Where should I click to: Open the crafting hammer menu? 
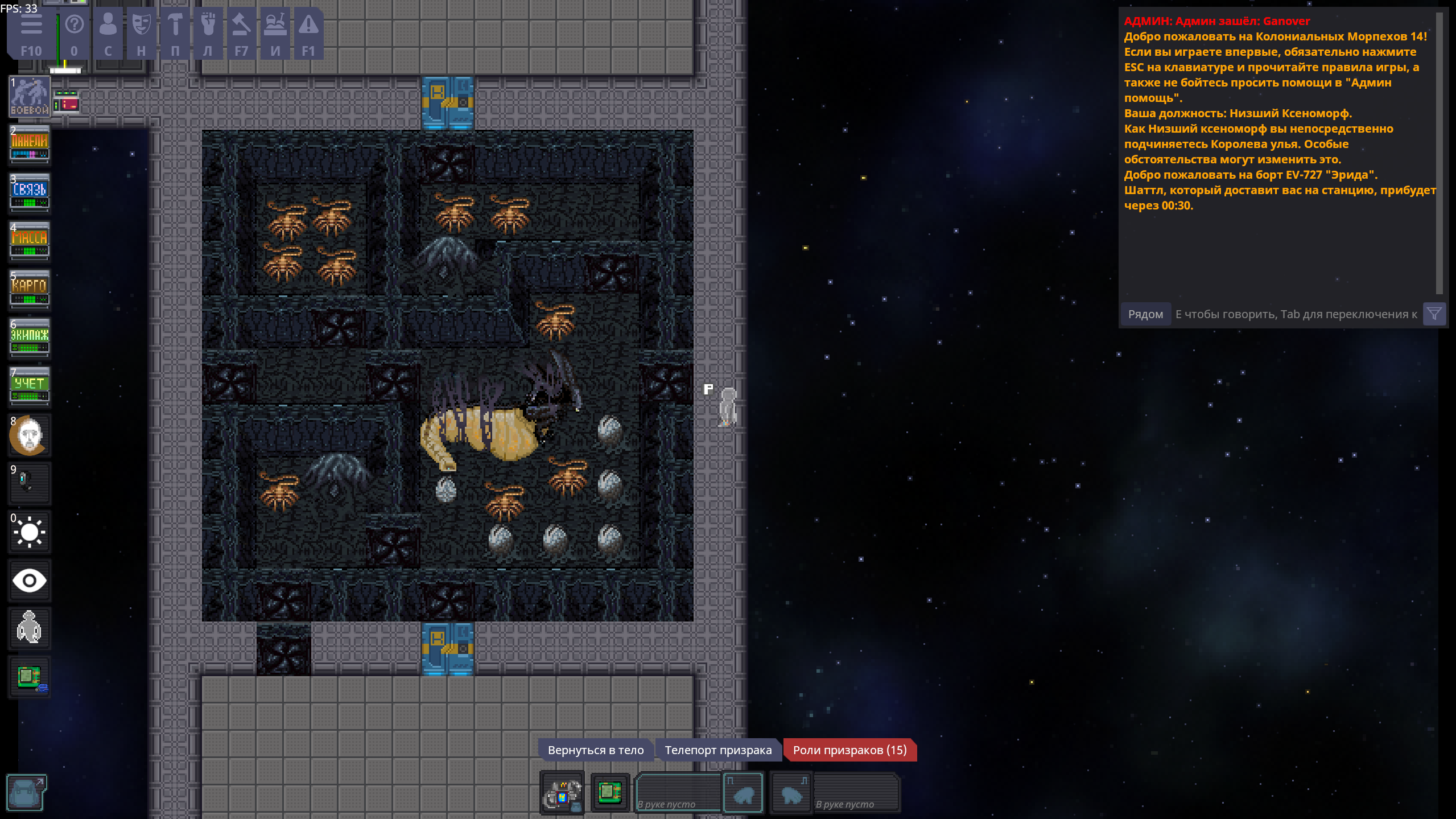(175, 33)
